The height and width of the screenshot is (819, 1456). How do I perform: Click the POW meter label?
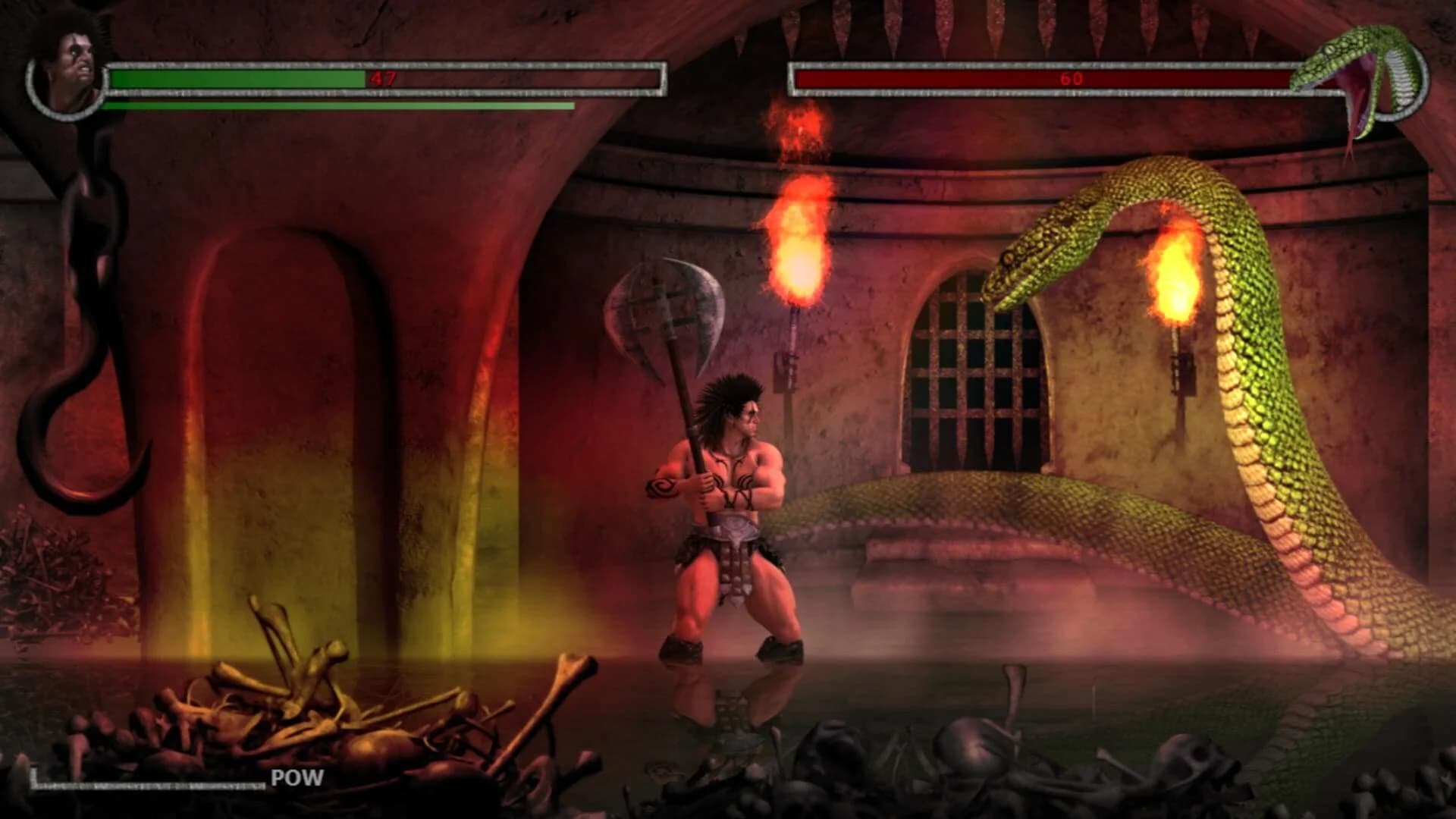(x=296, y=776)
